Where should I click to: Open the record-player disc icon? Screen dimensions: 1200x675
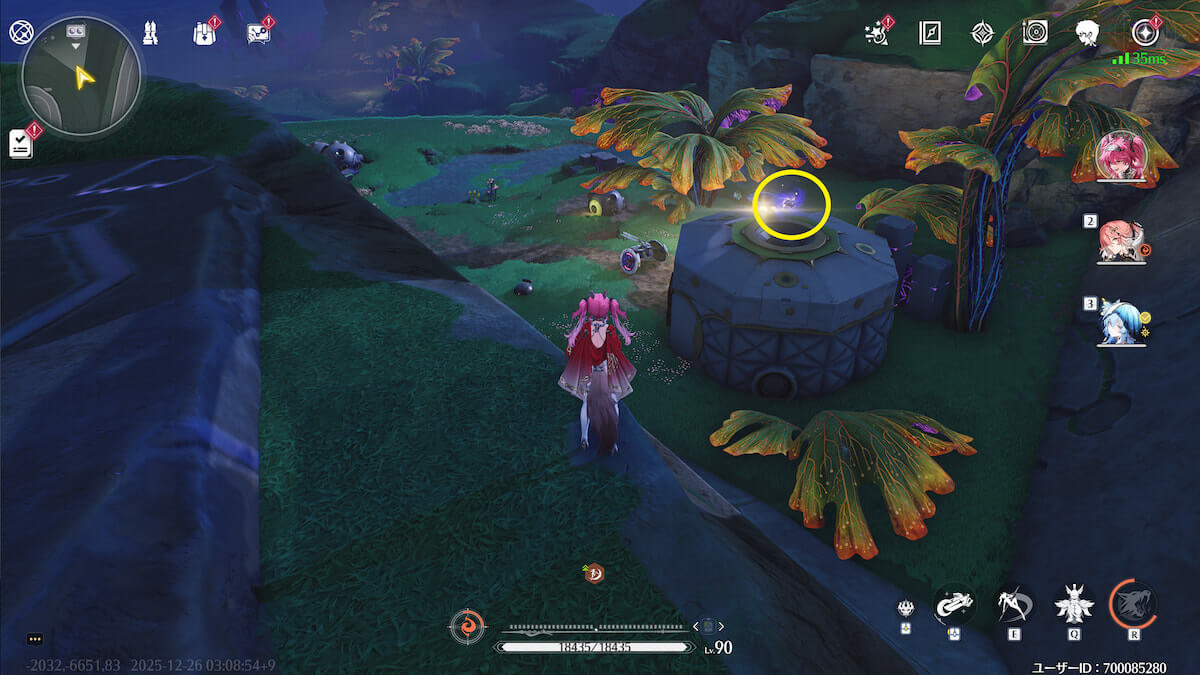[x=1035, y=33]
